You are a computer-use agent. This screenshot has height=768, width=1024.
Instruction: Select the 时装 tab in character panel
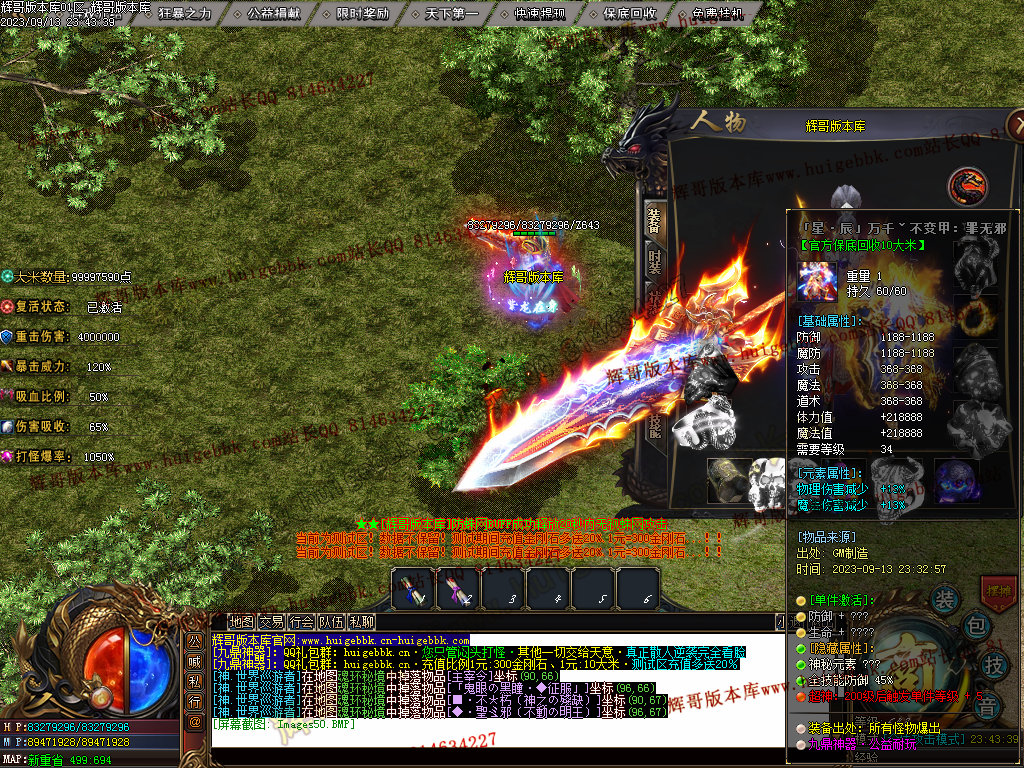click(653, 262)
